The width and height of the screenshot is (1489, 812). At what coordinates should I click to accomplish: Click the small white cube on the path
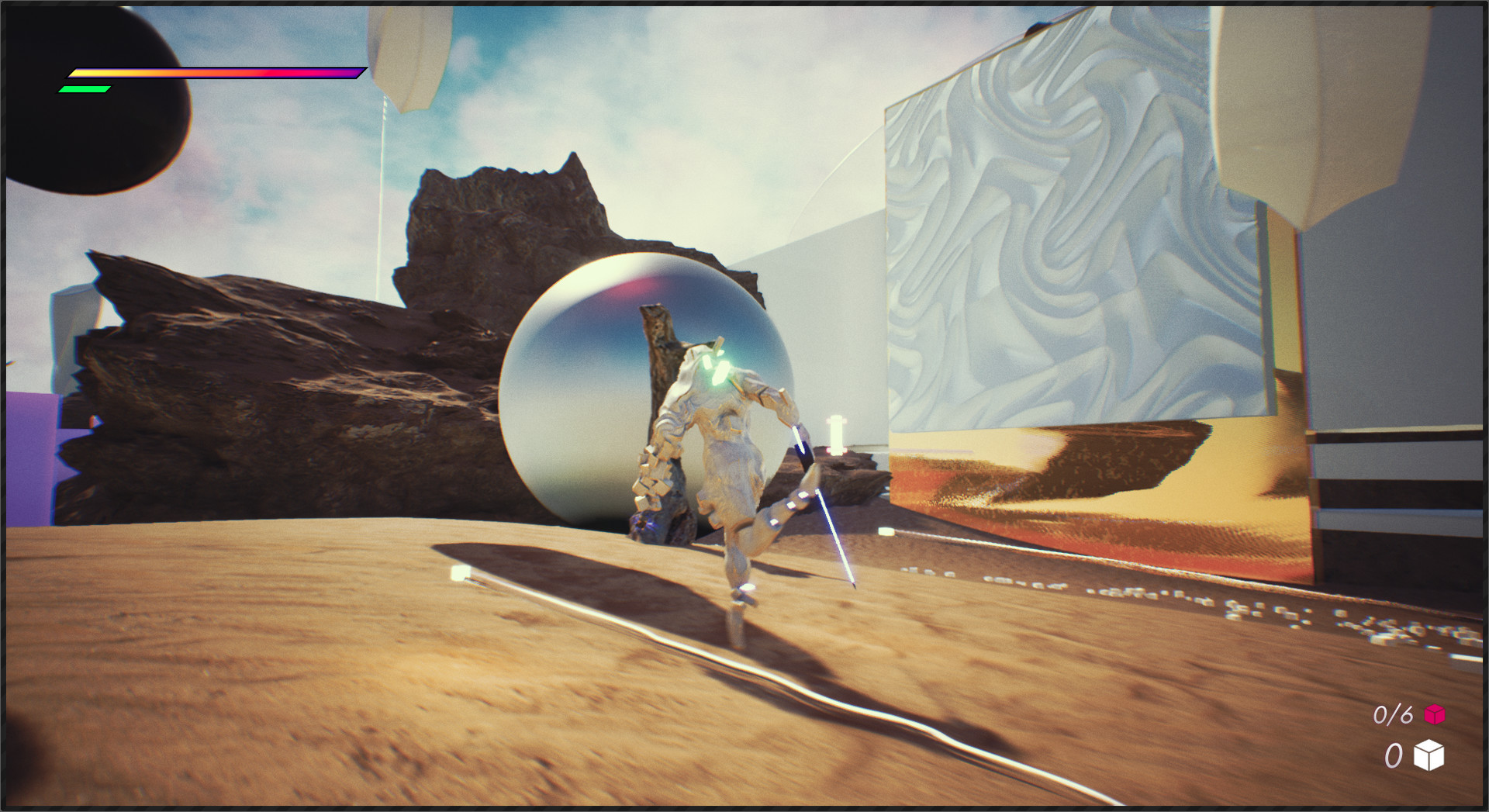tap(460, 572)
